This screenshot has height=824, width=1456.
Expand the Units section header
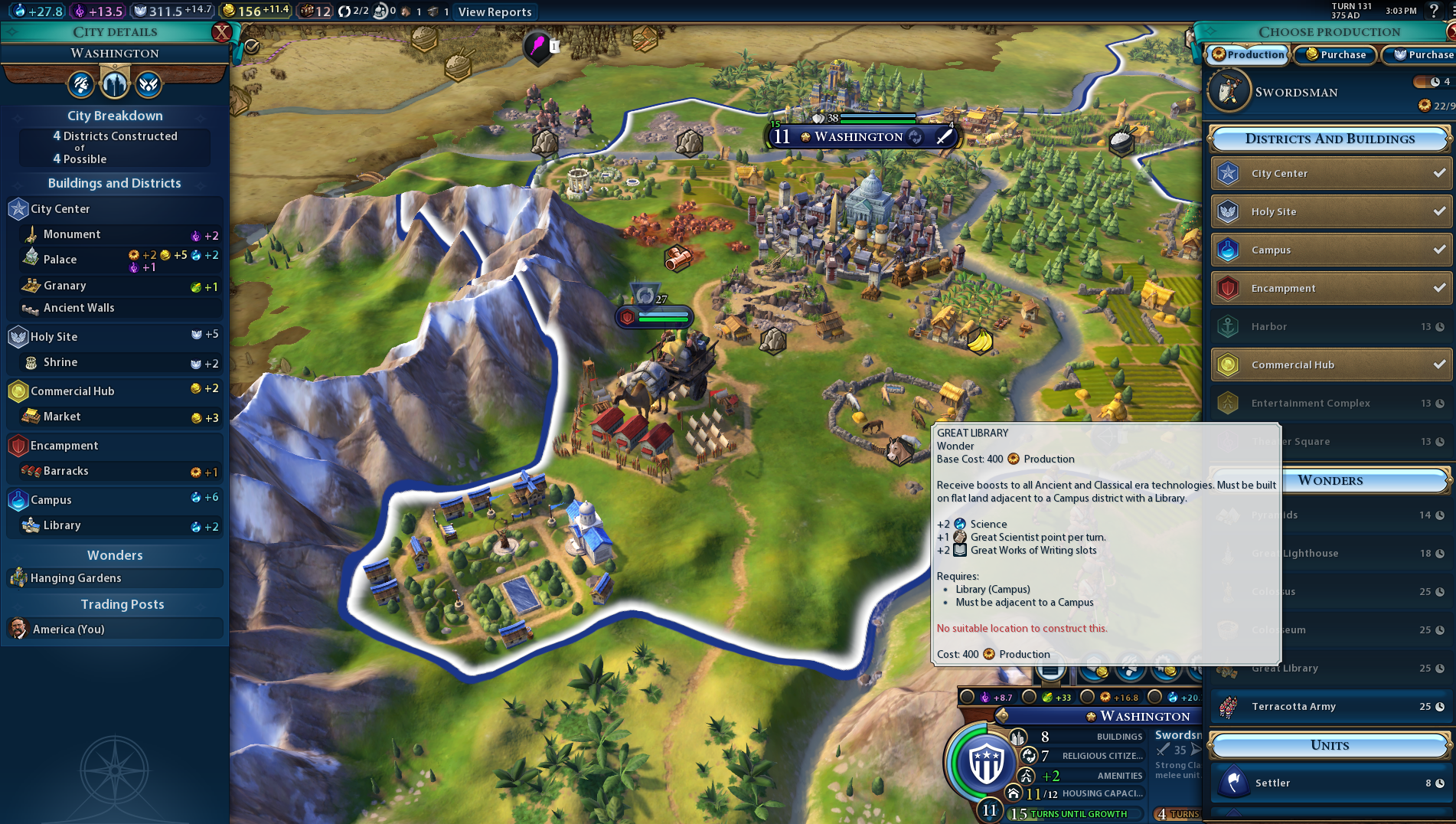pos(1330,744)
